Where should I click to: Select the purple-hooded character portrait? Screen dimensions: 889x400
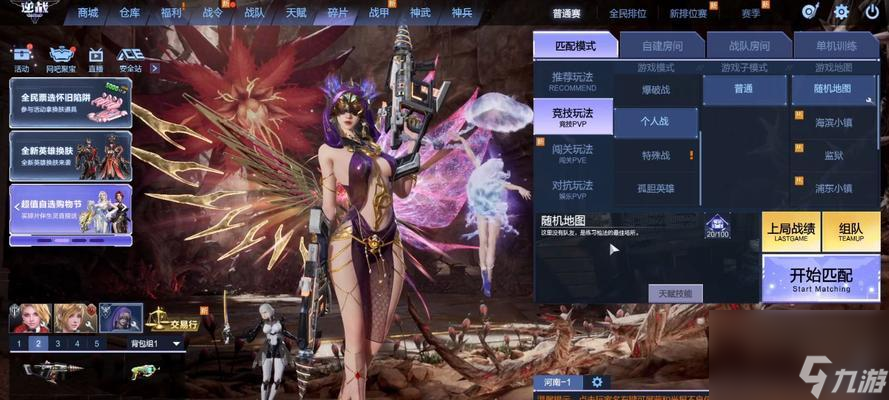click(x=121, y=318)
